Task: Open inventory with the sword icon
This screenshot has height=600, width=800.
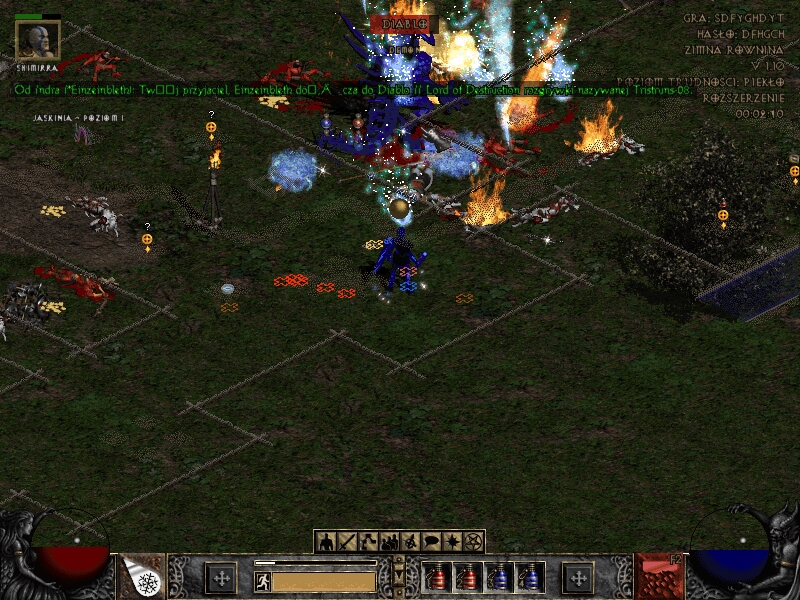Action: tap(347, 542)
